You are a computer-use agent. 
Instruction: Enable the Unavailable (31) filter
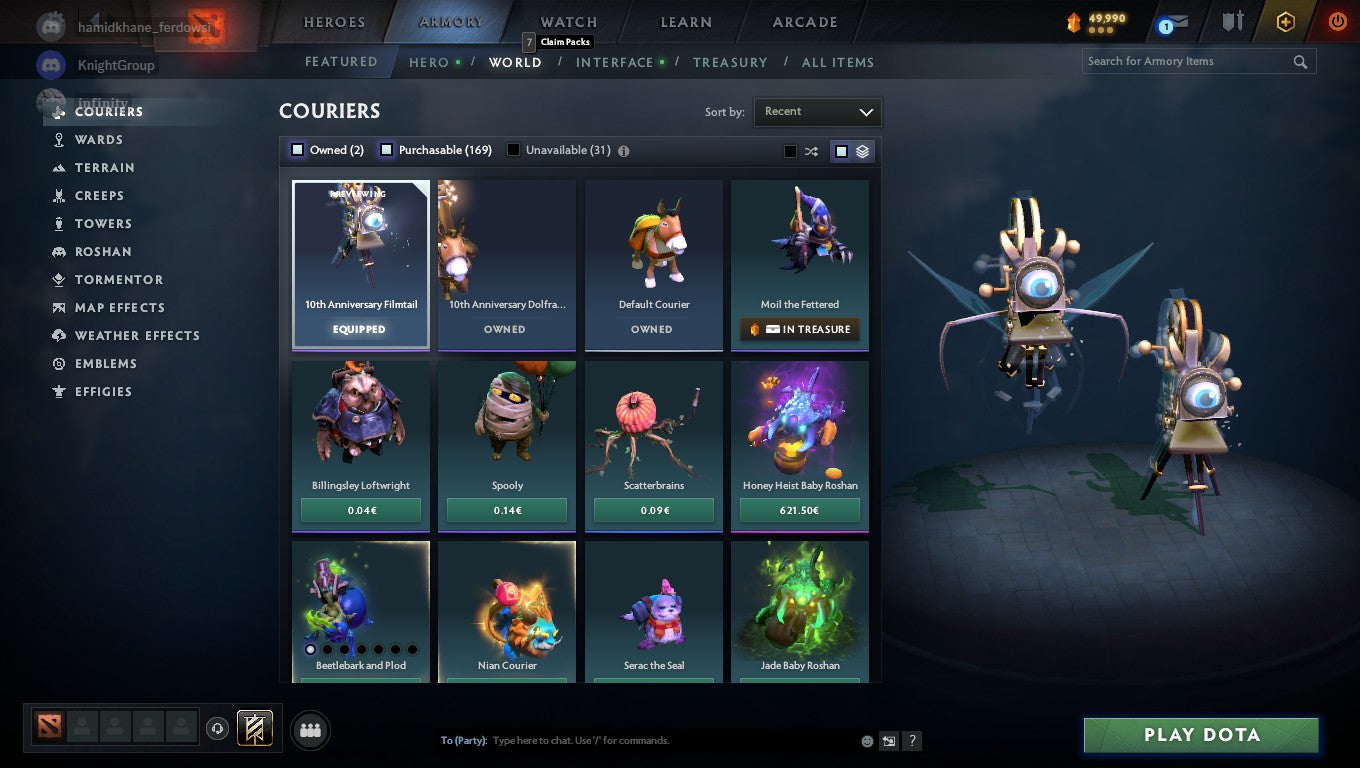[x=513, y=149]
